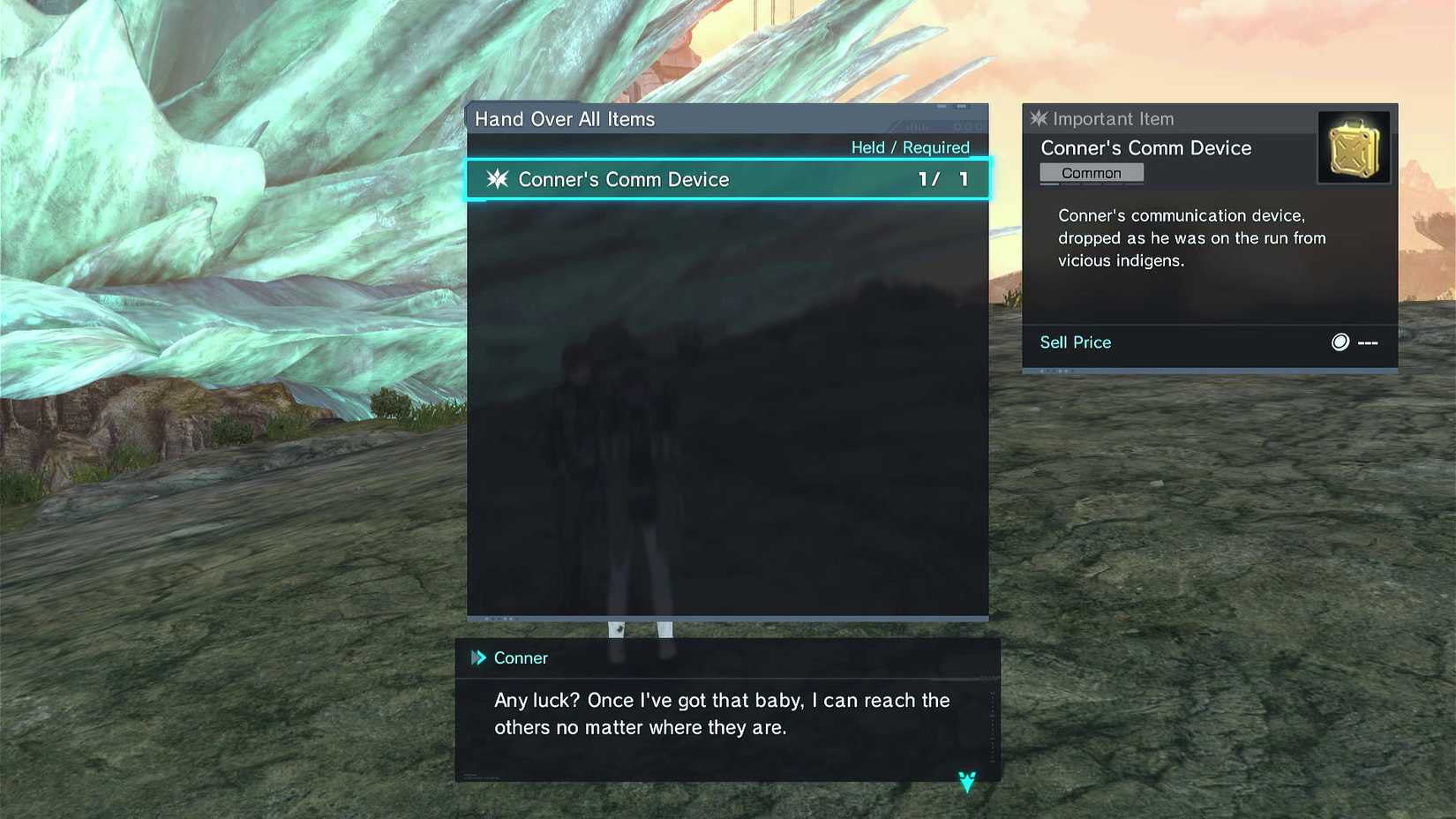Click the Important Item star emblem
This screenshot has width=1456, height=819.
pos(1038,118)
